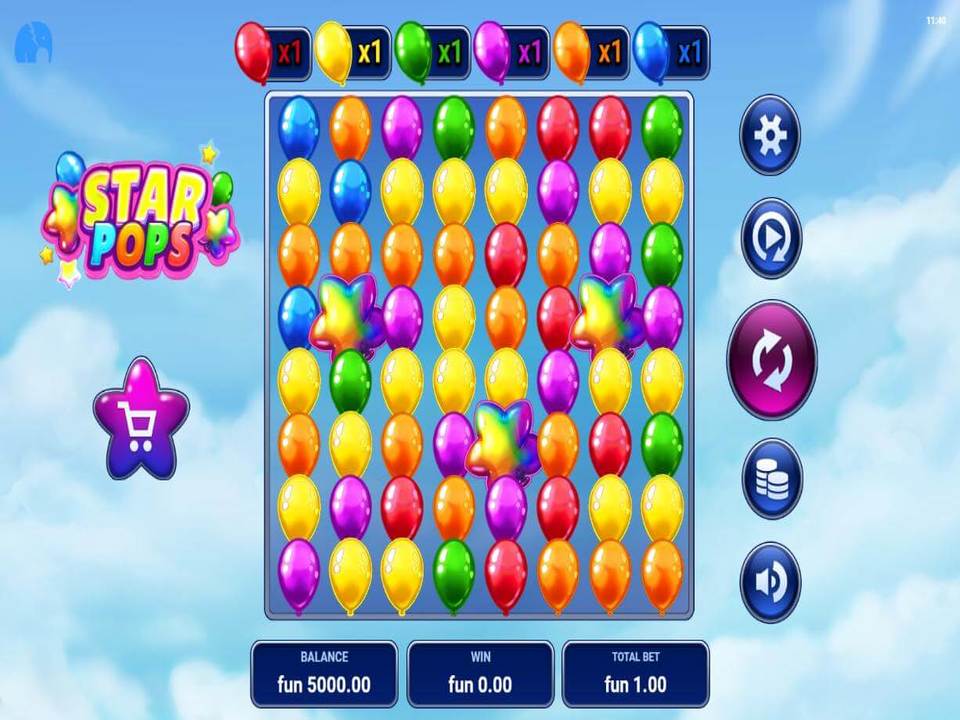The height and width of the screenshot is (720, 960).
Task: Open the star-shaped shopping cart buy feature
Action: (141, 420)
